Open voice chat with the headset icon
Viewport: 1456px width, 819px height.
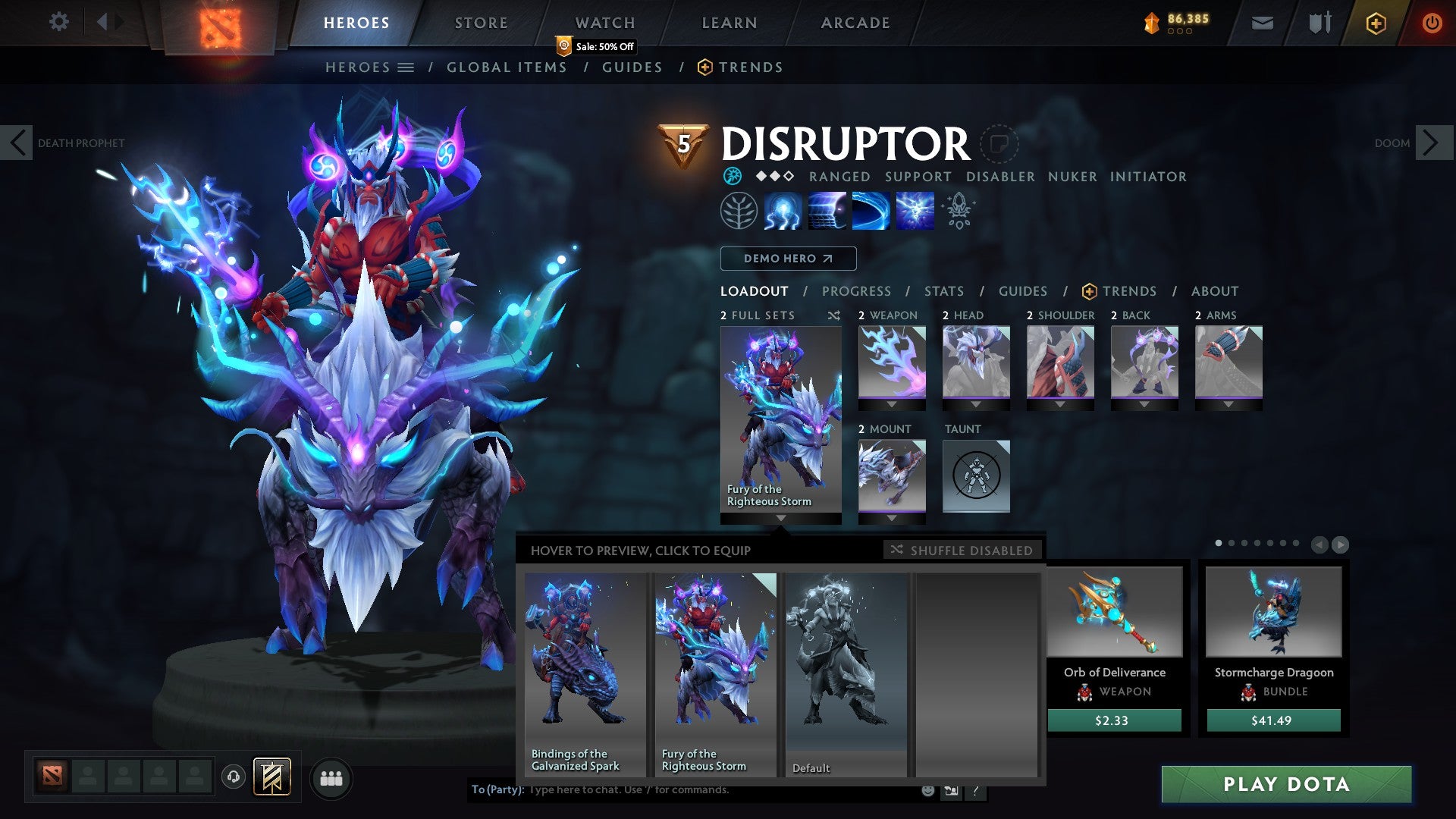(234, 778)
